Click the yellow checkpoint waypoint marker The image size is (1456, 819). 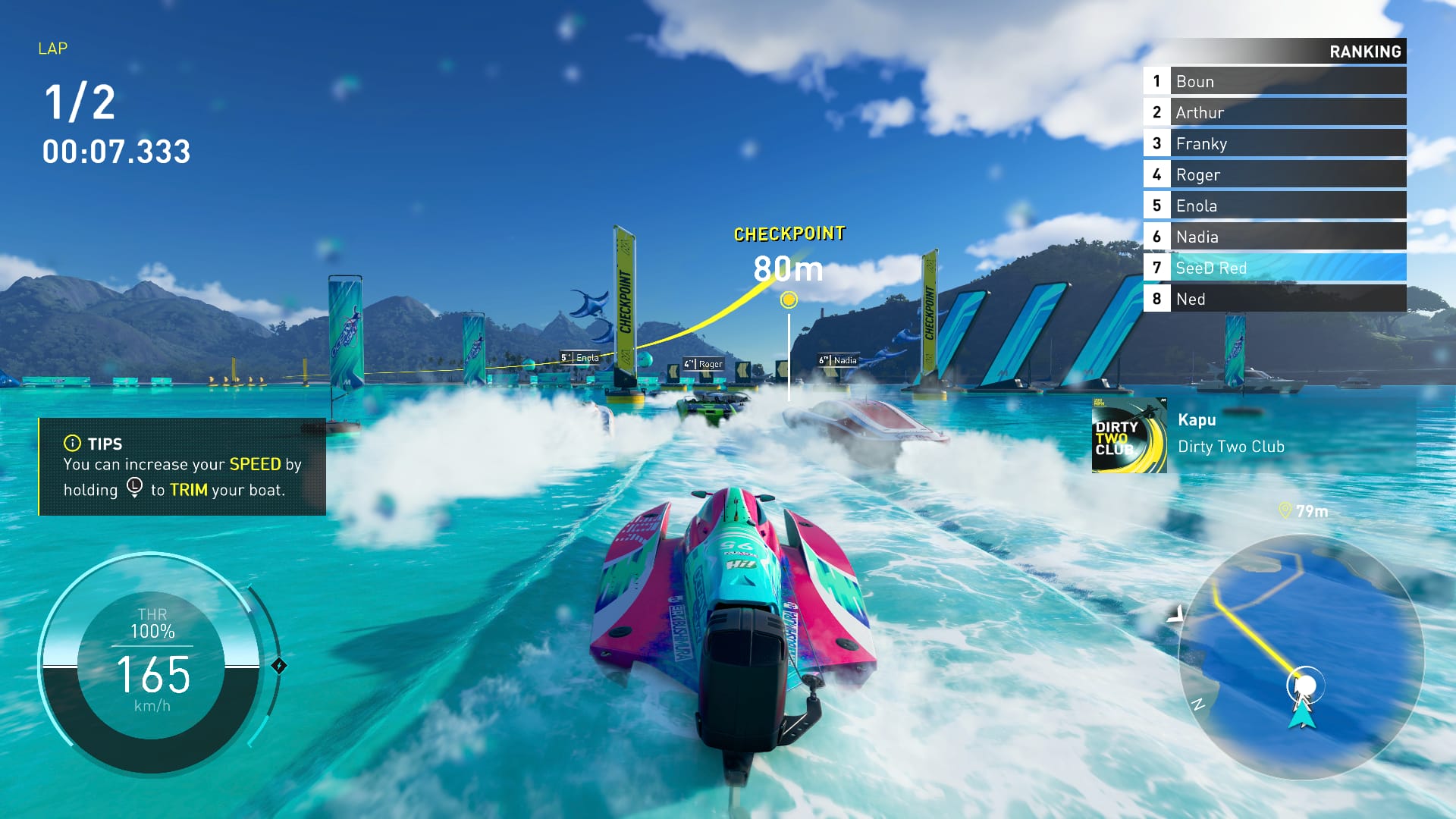[789, 300]
